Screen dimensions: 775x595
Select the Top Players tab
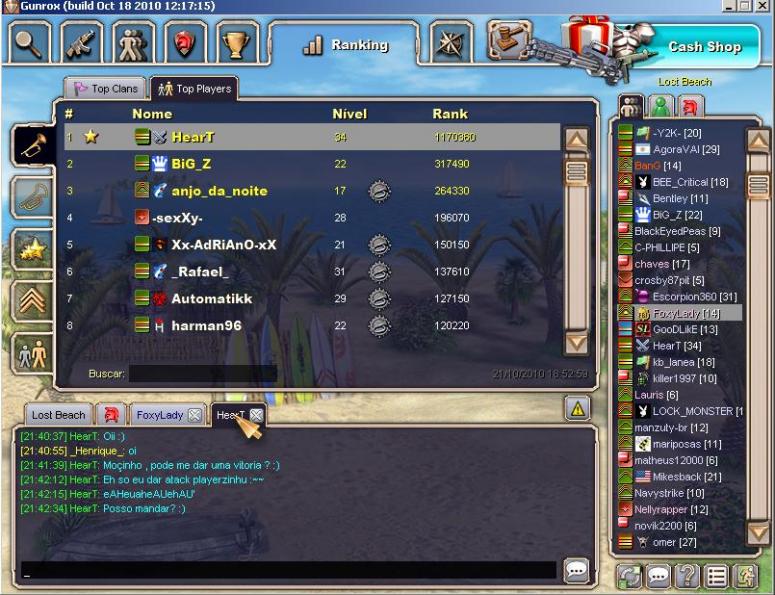194,89
